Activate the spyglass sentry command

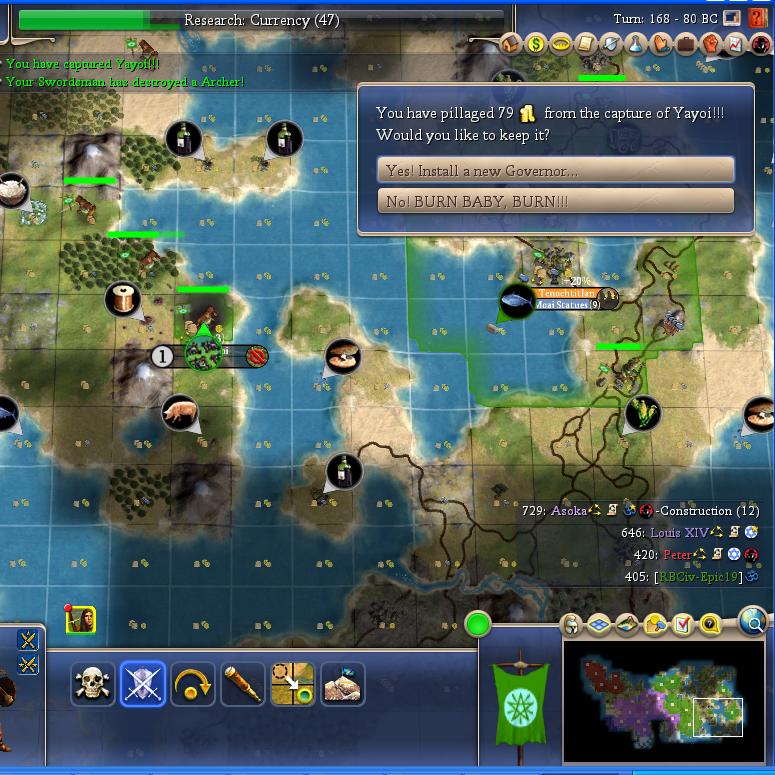click(243, 685)
